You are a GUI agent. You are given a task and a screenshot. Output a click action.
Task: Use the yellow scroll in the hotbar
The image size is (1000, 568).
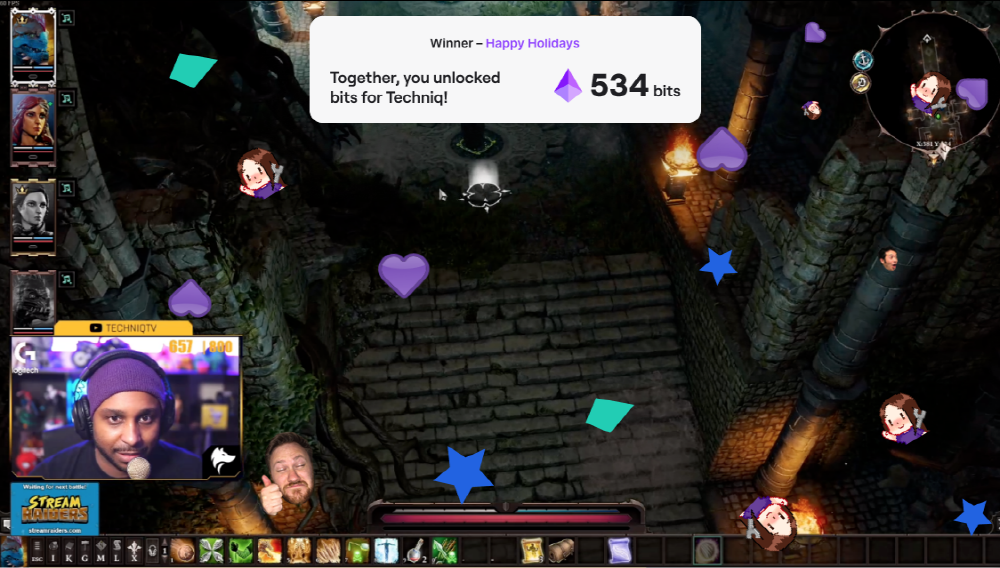click(x=532, y=551)
